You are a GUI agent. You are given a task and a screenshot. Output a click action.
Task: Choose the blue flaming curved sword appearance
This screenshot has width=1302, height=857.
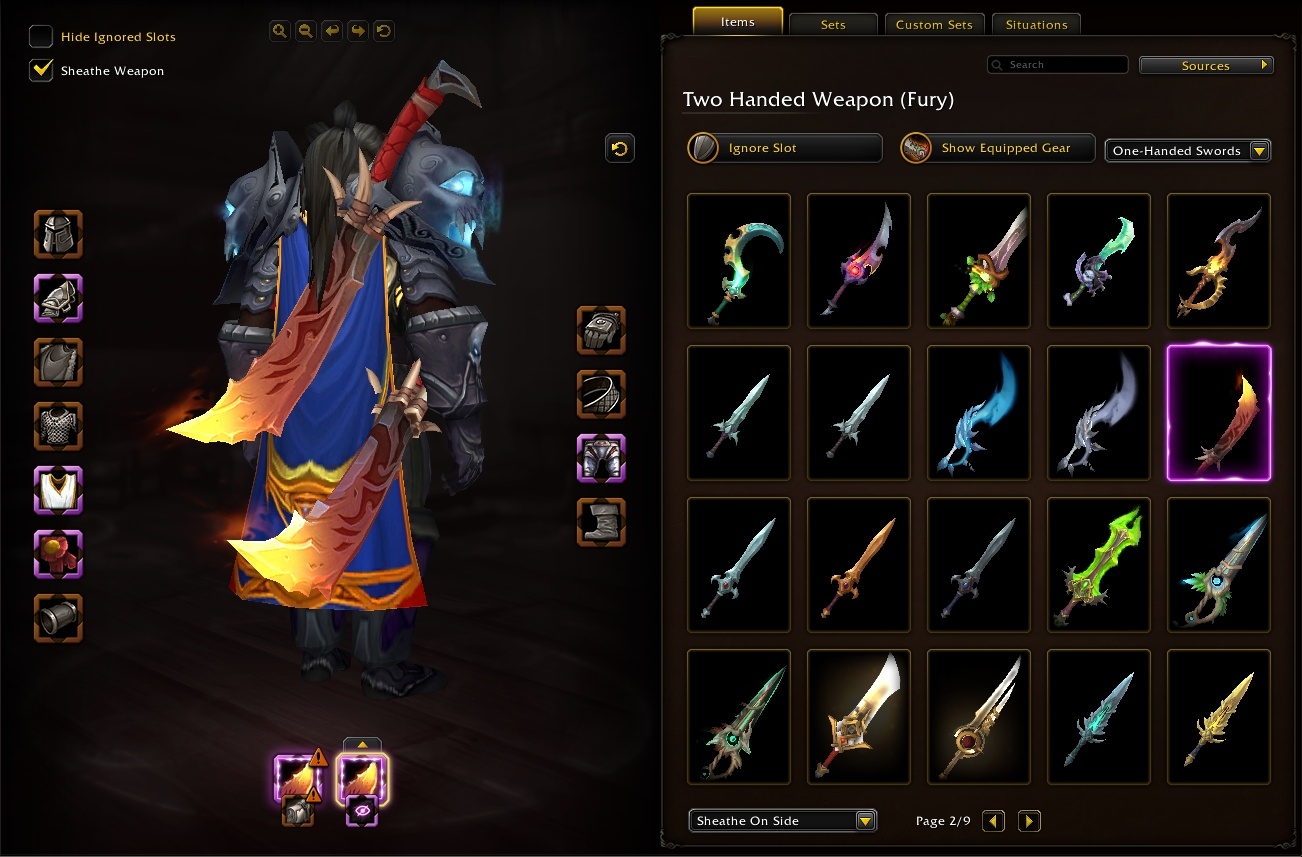click(979, 413)
